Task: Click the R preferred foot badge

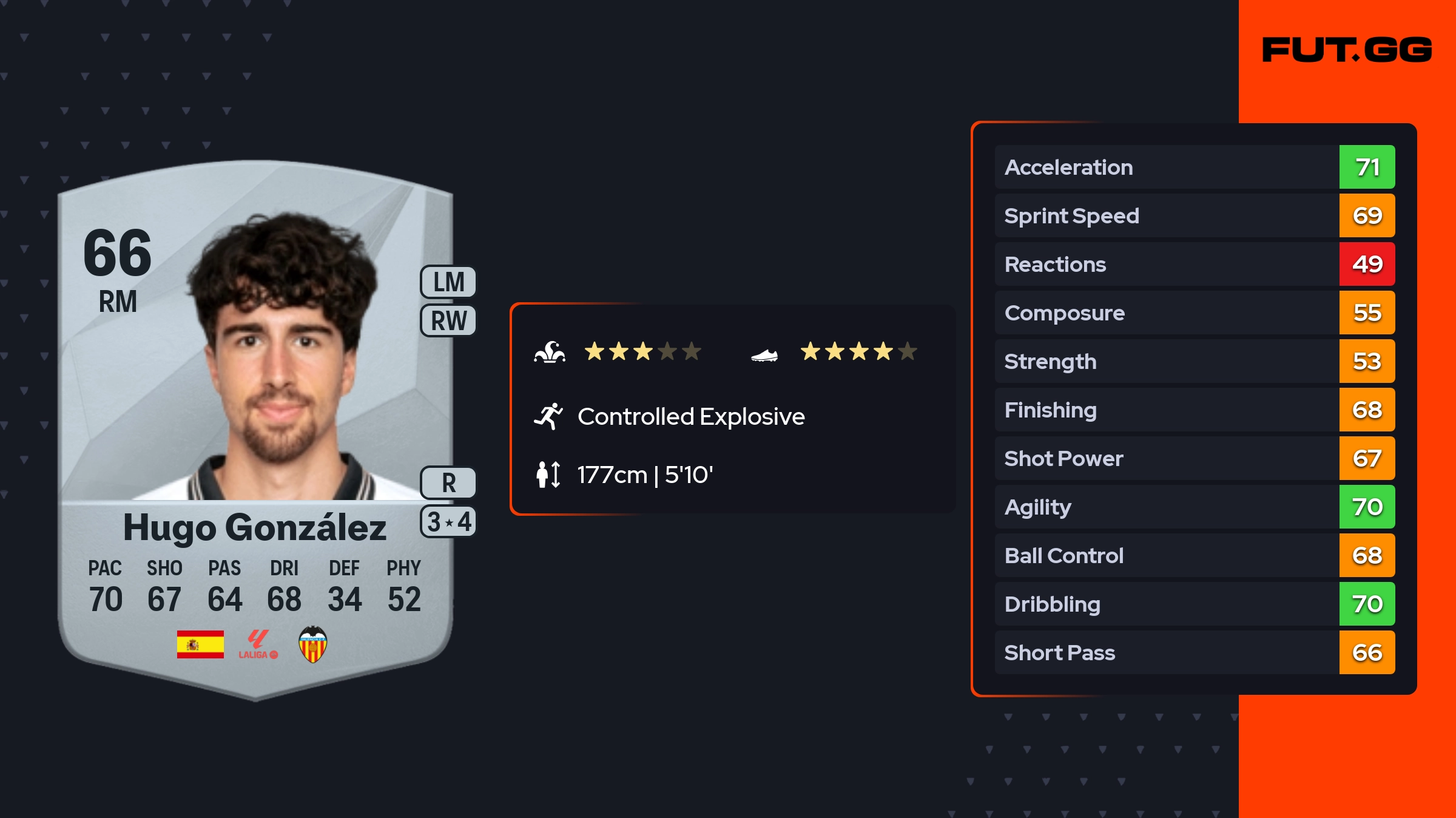Action: coord(448,483)
